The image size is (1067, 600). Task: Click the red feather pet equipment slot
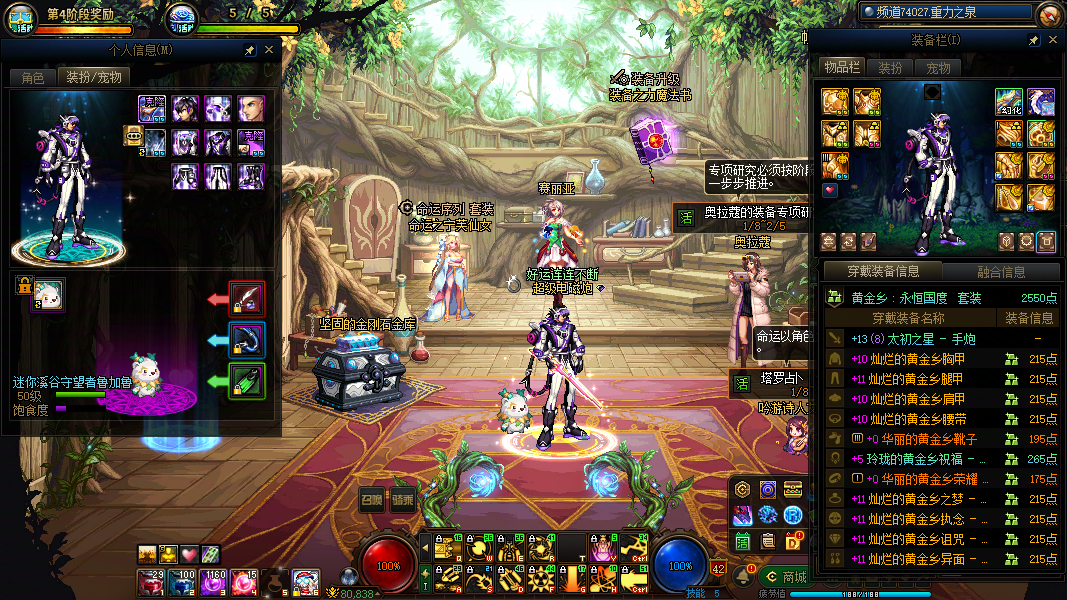click(247, 298)
